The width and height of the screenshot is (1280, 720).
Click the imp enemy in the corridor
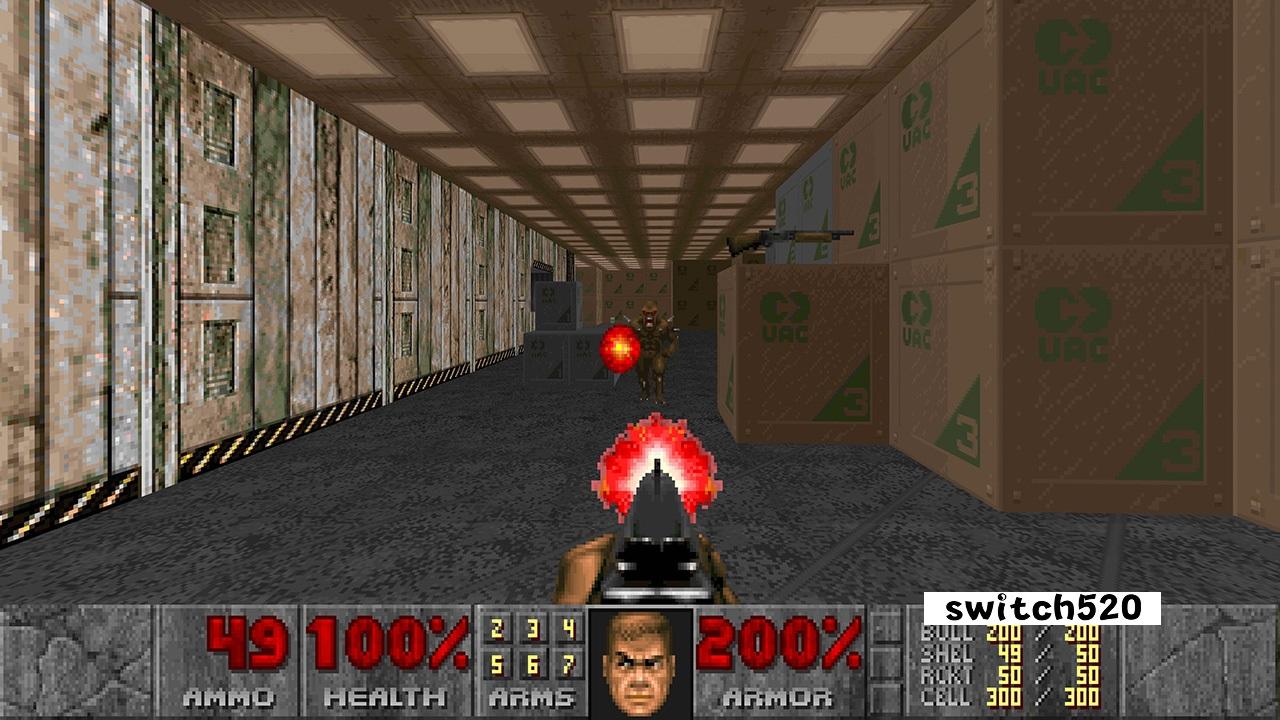click(655, 340)
